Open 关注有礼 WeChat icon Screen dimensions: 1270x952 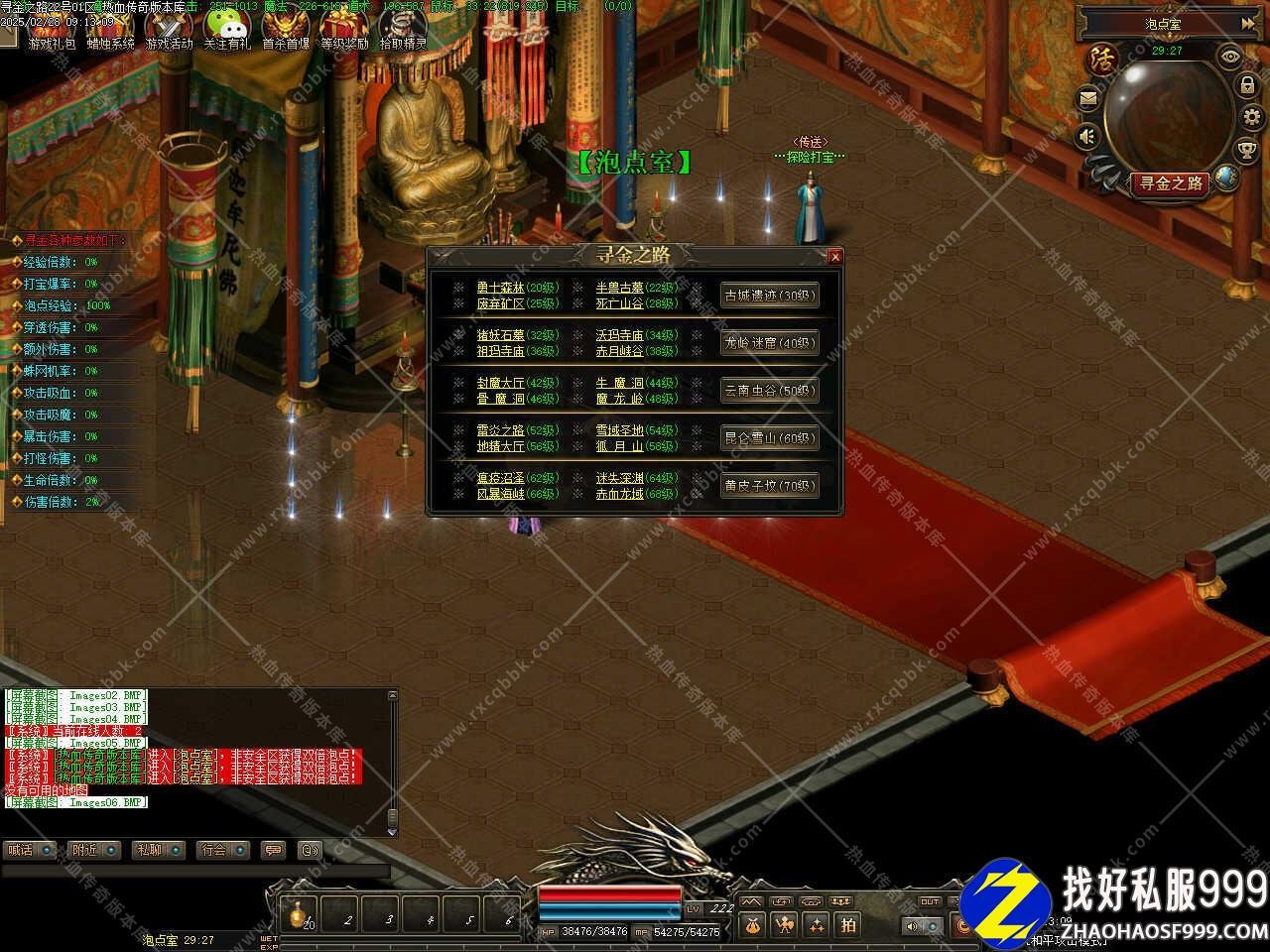point(227,32)
